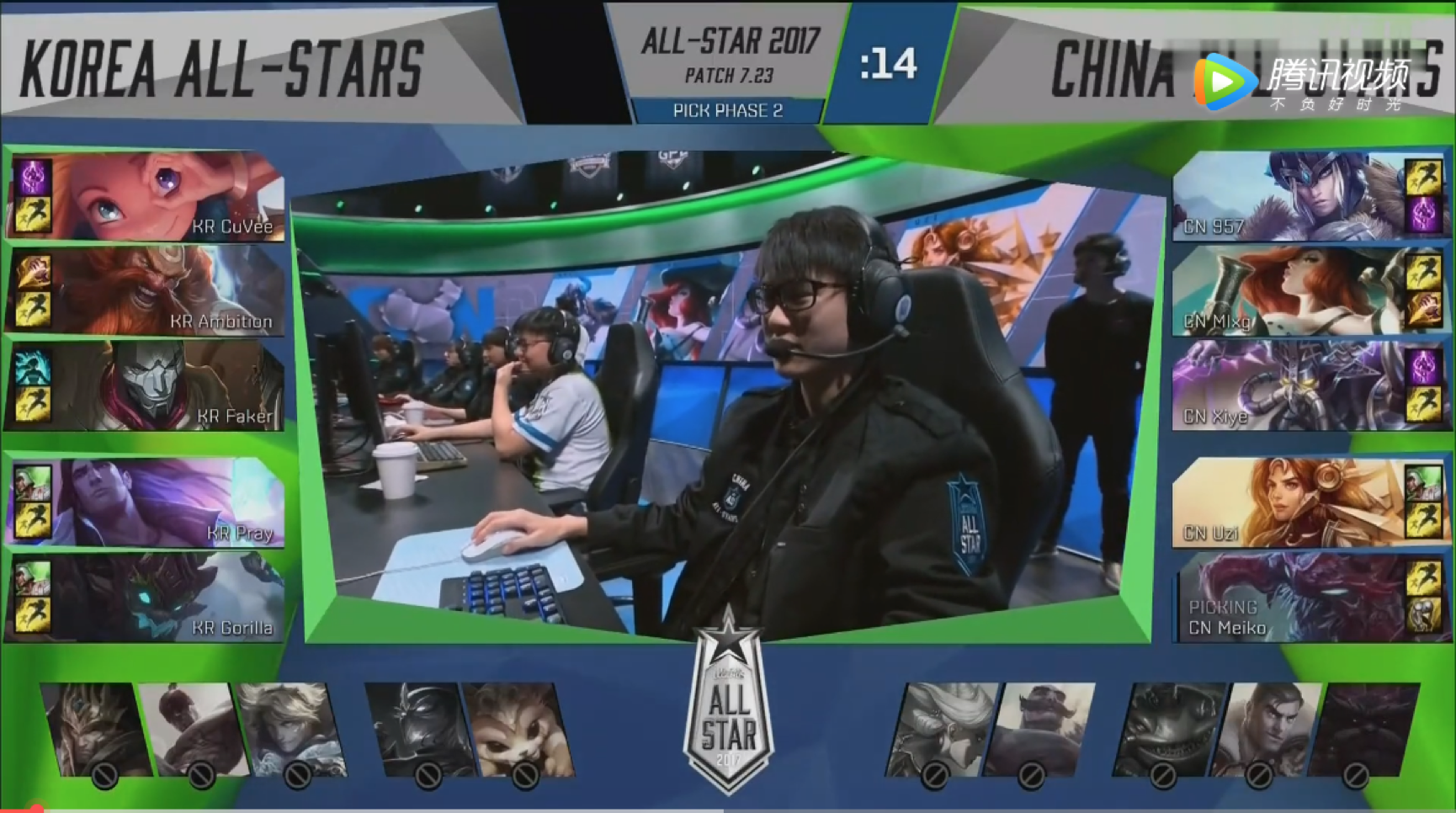Select KR Gorilla's champion pick panel
Viewport: 1456px width, 813px height.
pyautogui.click(x=148, y=598)
